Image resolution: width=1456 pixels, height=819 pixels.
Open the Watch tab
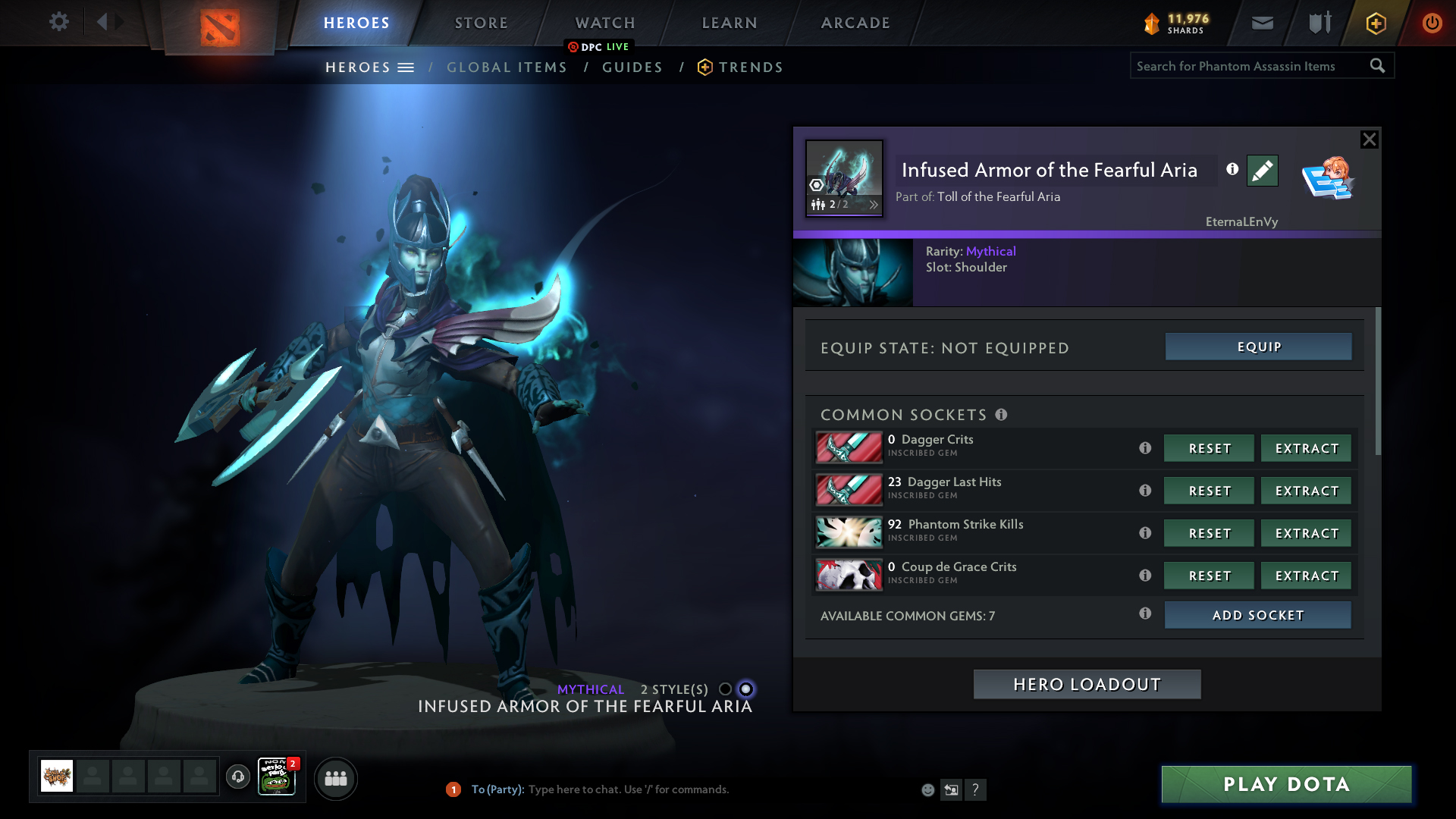[605, 23]
